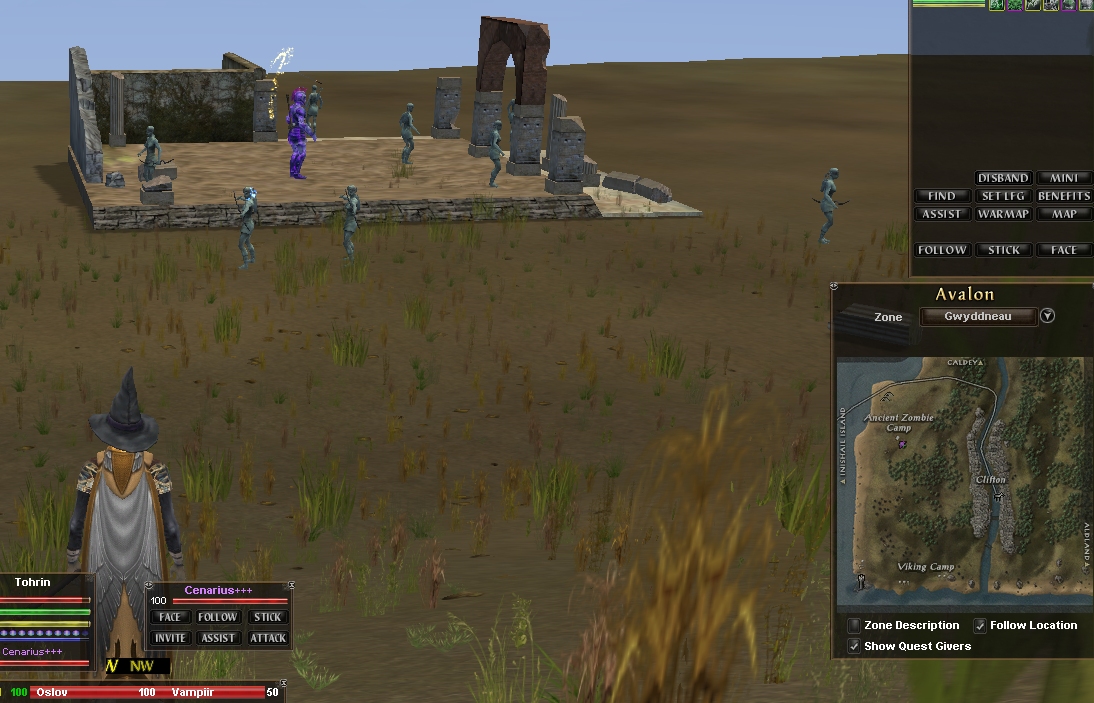
Task: Set looking-for-group with SET LFG
Action: 1003,196
